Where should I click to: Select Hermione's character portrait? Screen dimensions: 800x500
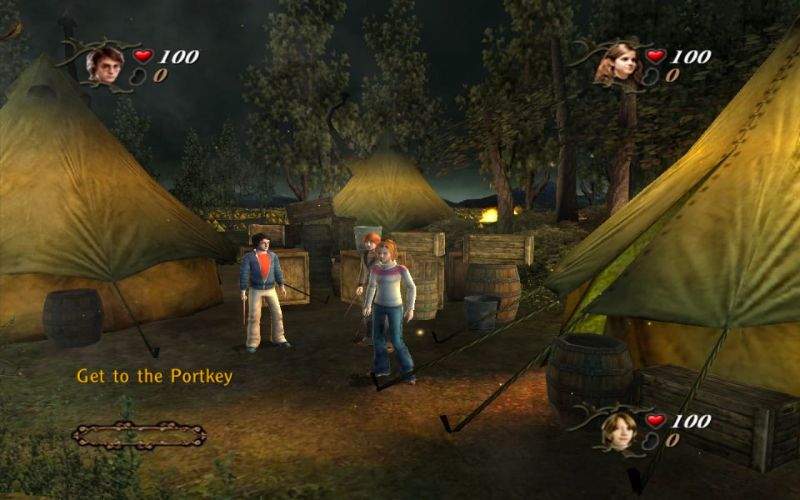click(x=617, y=63)
